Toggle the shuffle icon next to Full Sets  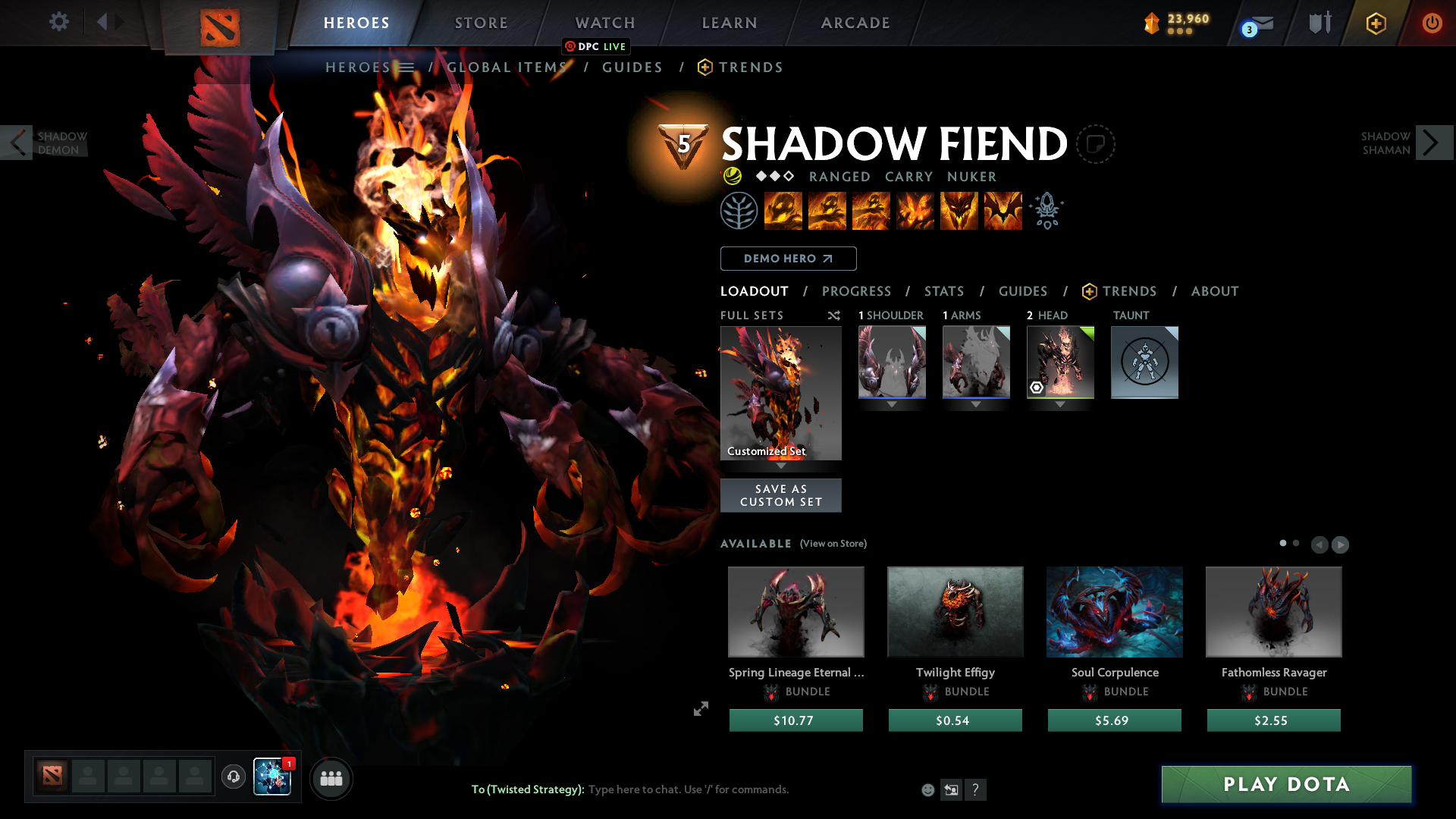tap(833, 315)
